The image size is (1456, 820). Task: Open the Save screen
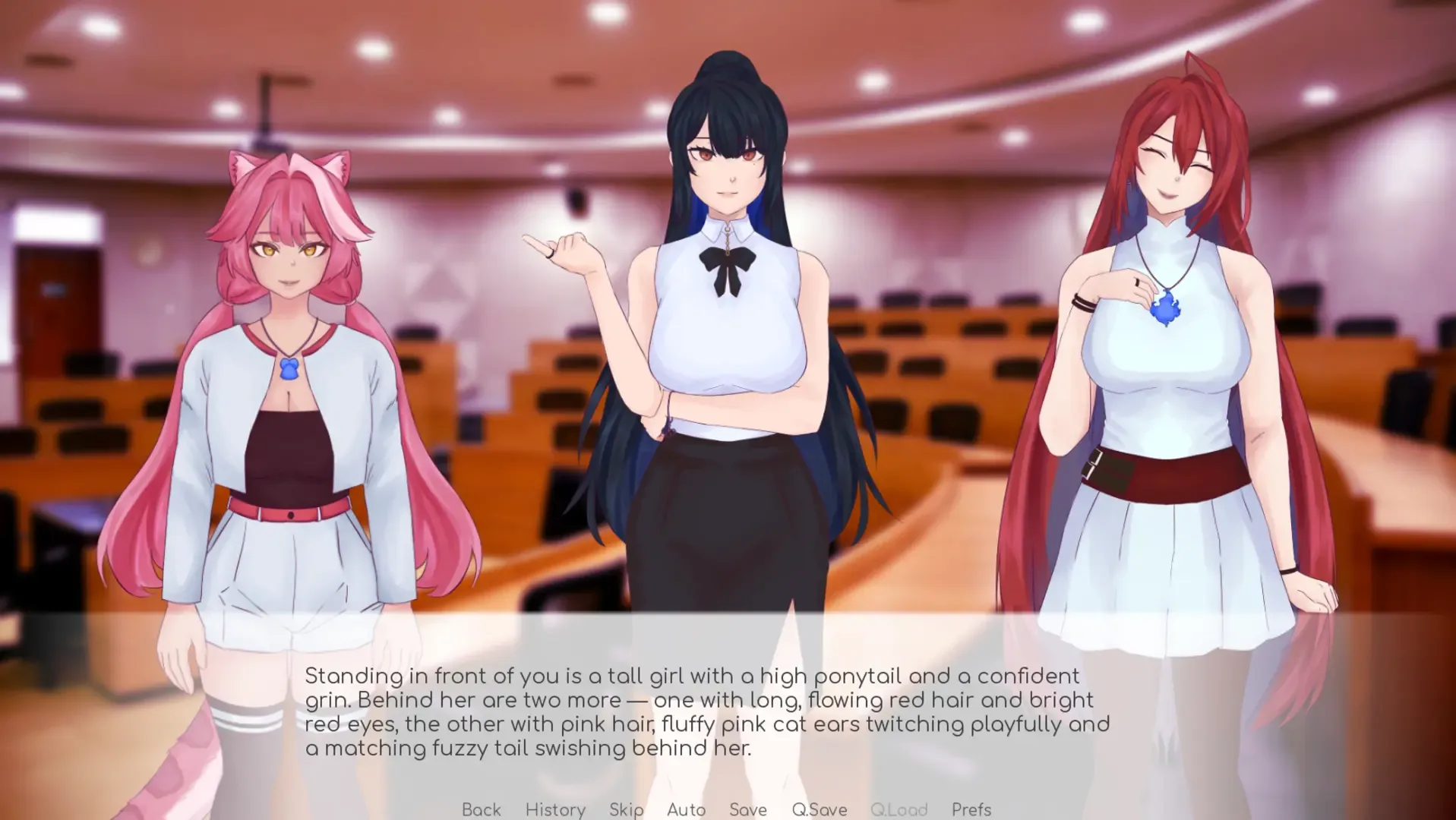[x=747, y=809]
